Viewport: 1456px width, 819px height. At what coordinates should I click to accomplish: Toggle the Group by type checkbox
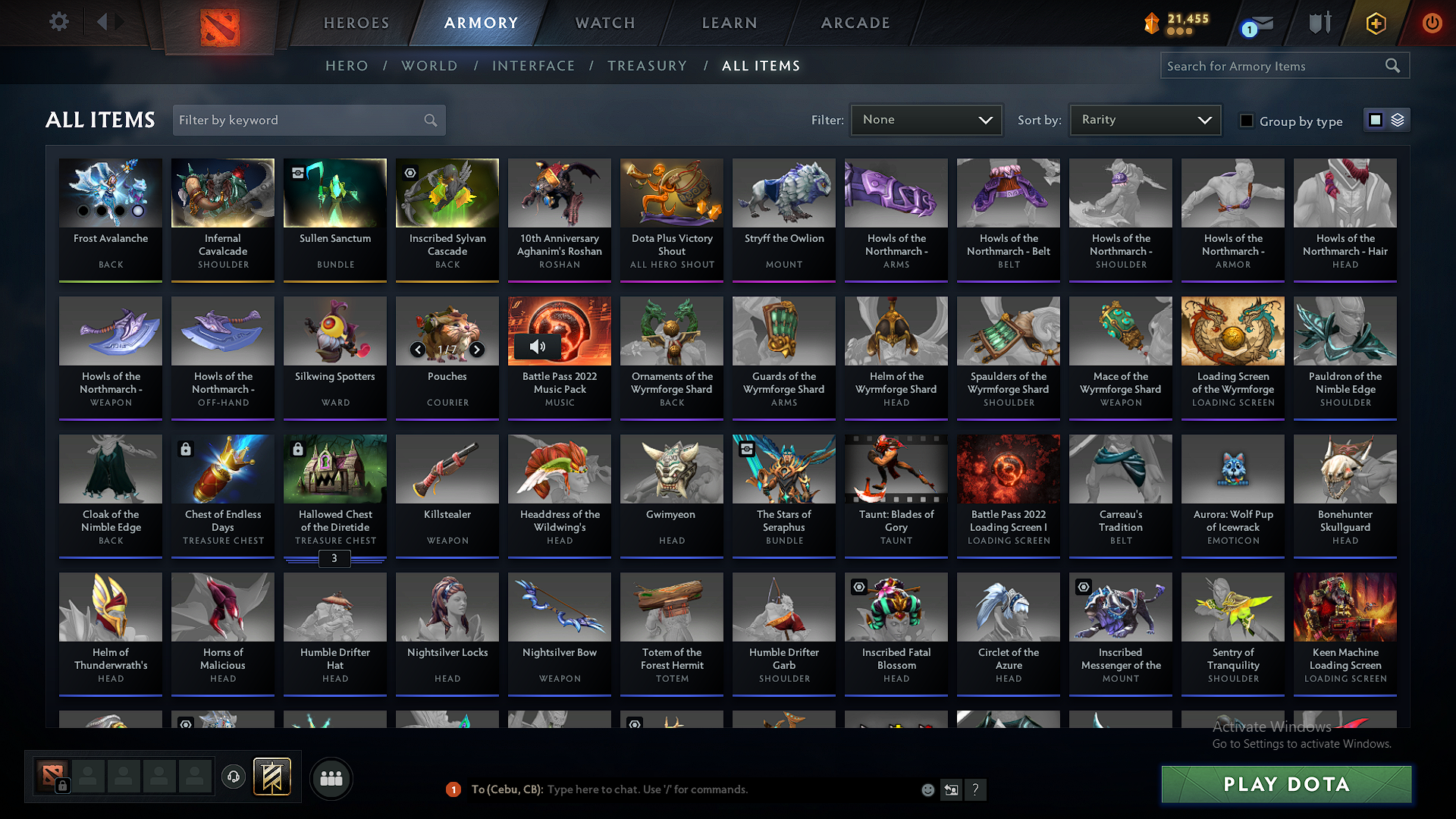click(x=1247, y=121)
